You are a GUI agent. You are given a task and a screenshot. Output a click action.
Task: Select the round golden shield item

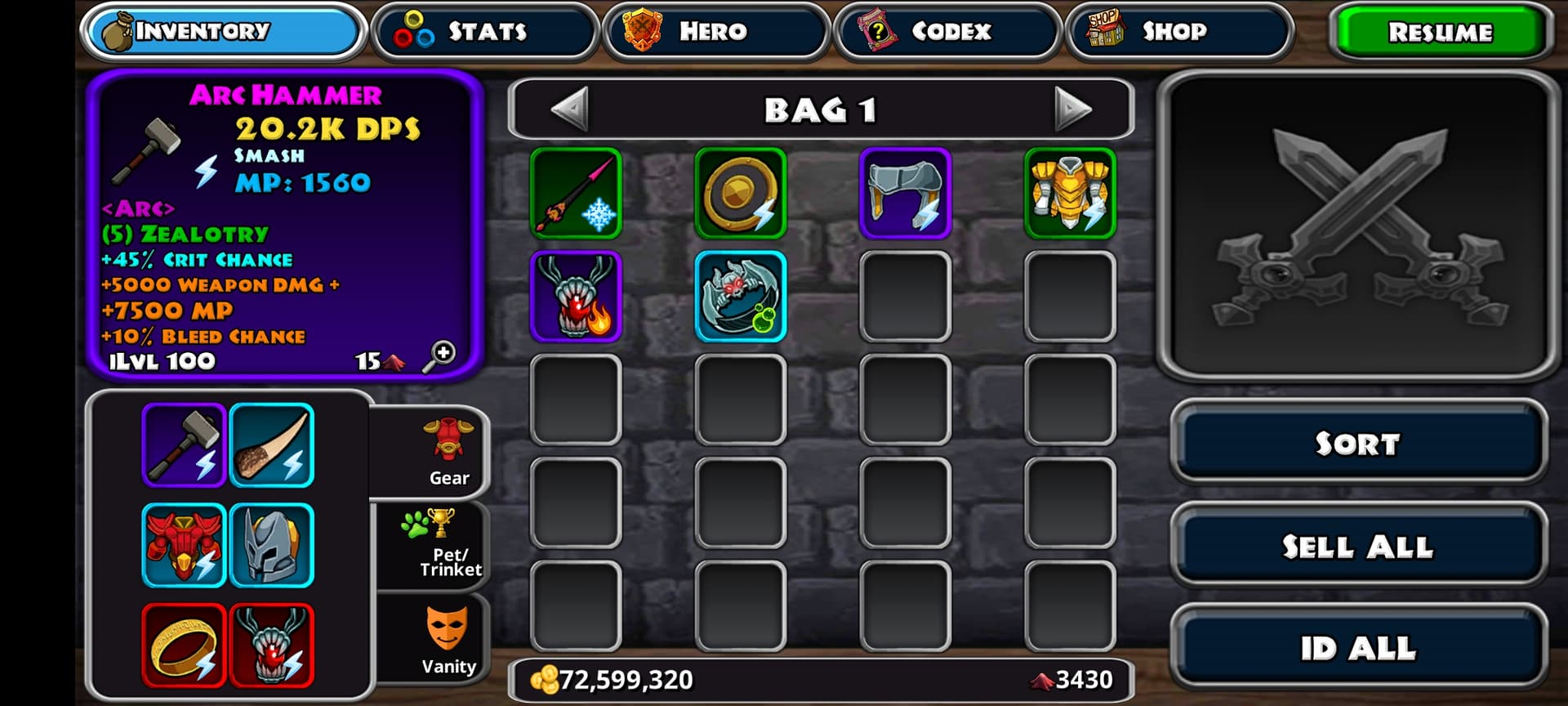(741, 194)
